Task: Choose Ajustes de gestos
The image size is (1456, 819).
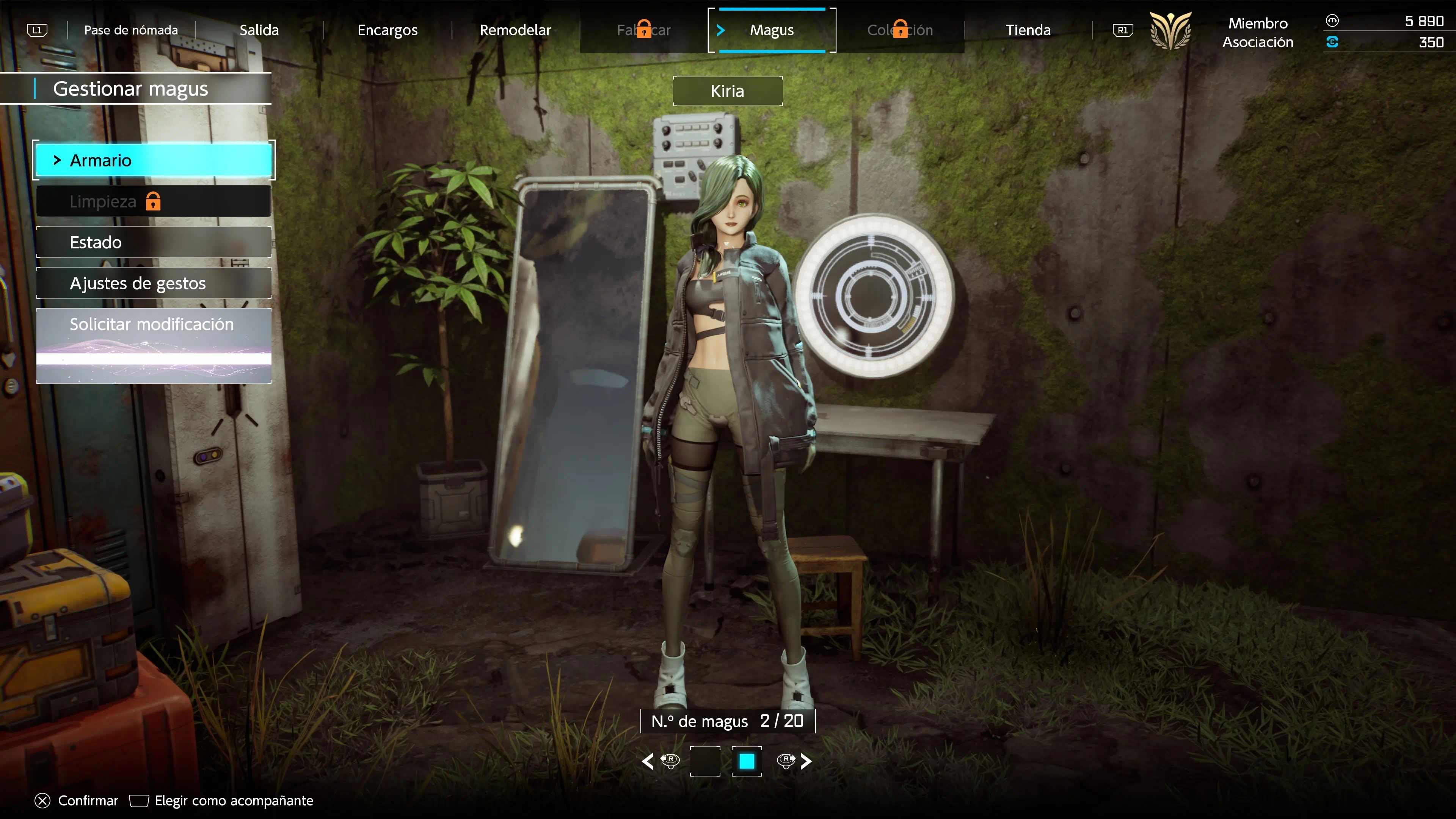Action: pyautogui.click(x=153, y=283)
